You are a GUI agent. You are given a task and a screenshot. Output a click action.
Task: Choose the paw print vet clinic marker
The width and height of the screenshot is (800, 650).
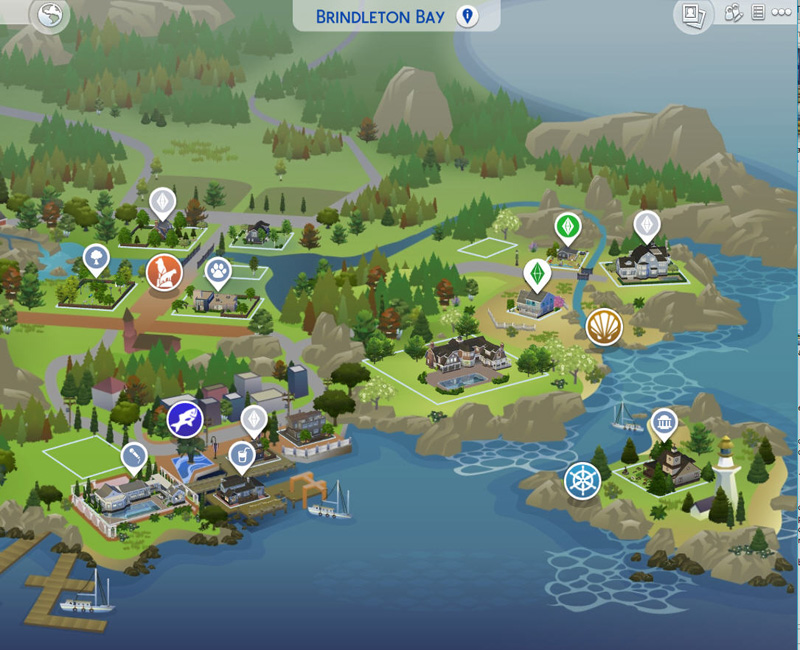tap(218, 269)
